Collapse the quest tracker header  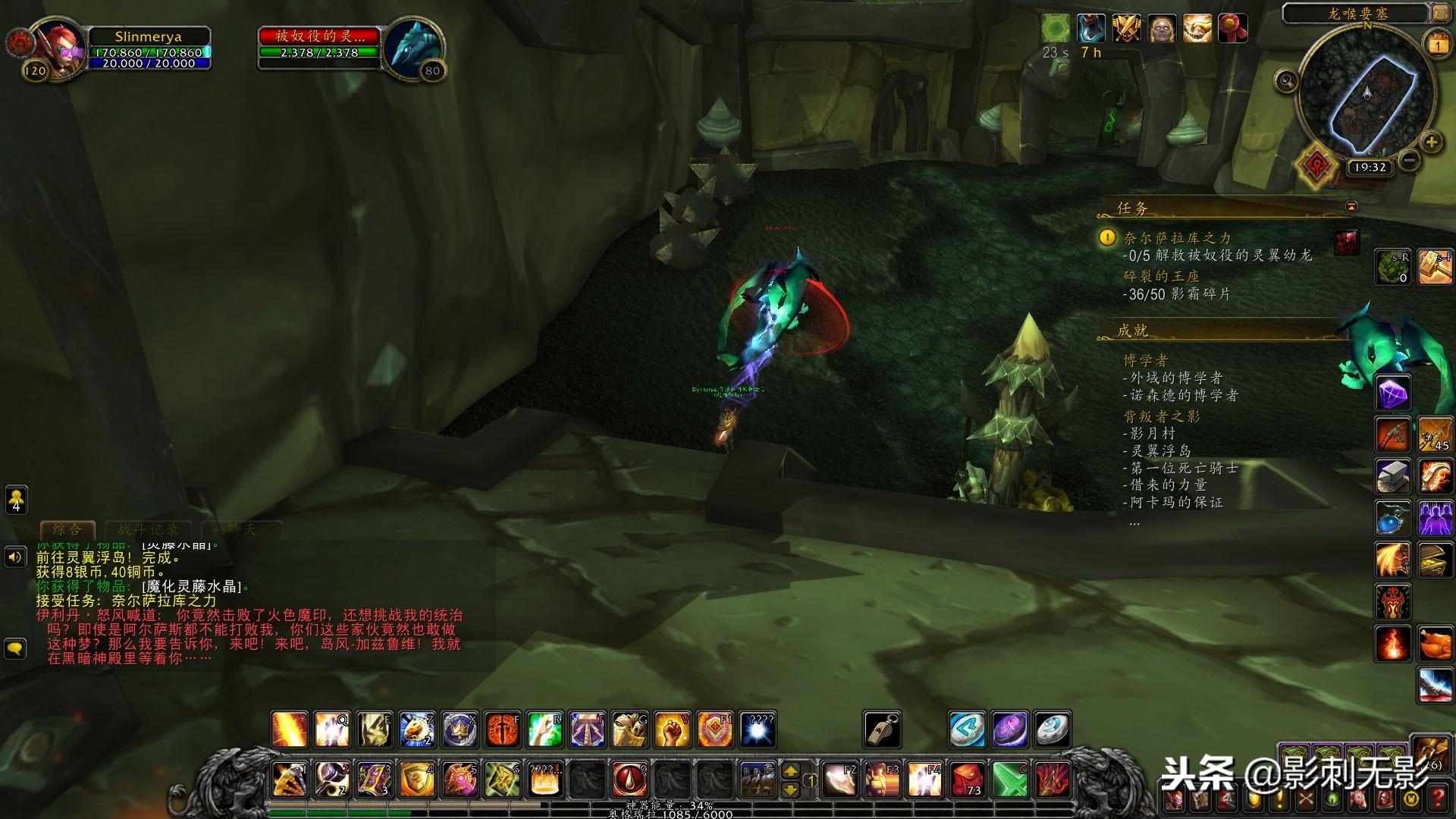(1351, 206)
